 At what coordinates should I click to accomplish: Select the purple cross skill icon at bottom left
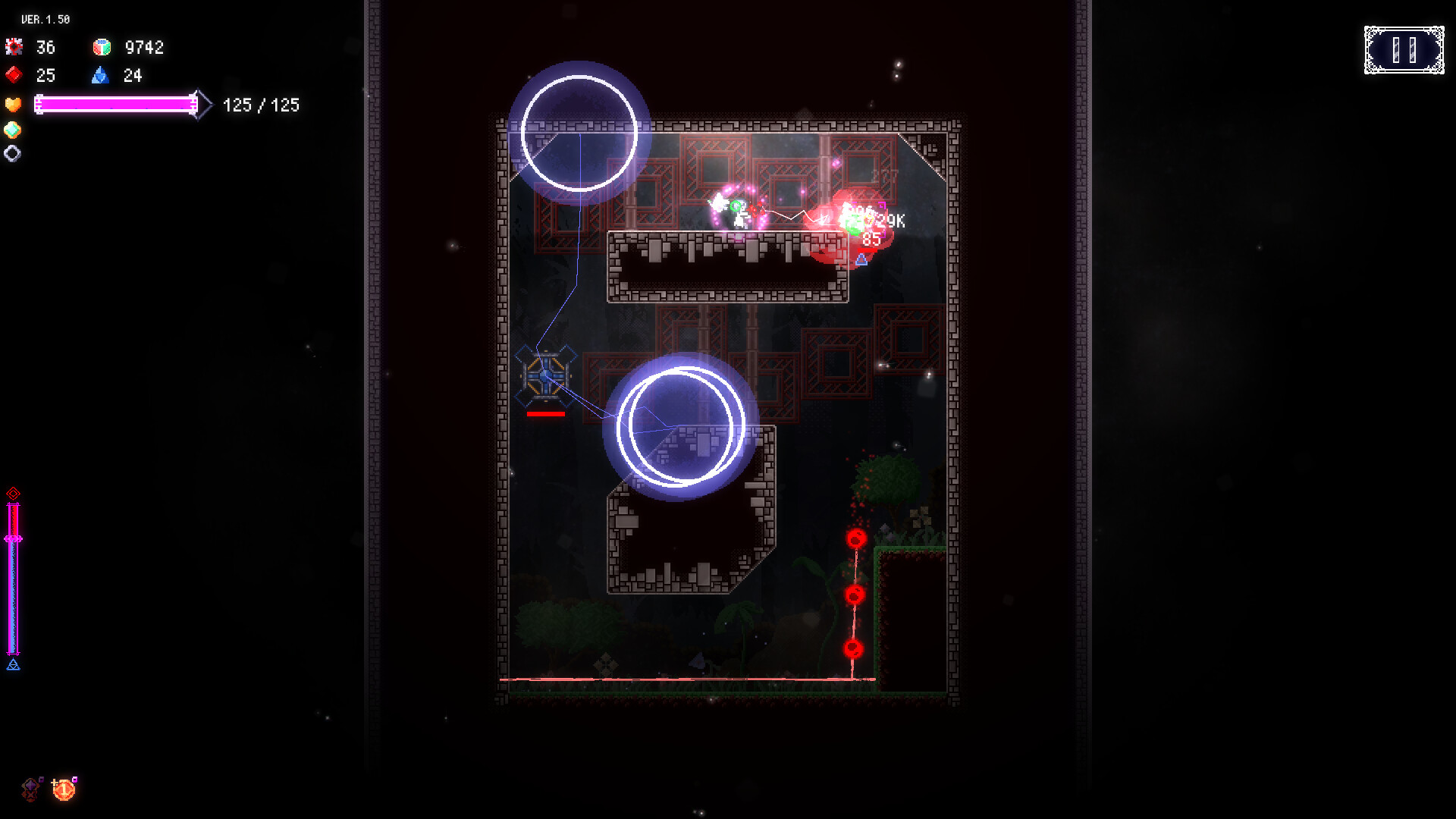(30, 789)
